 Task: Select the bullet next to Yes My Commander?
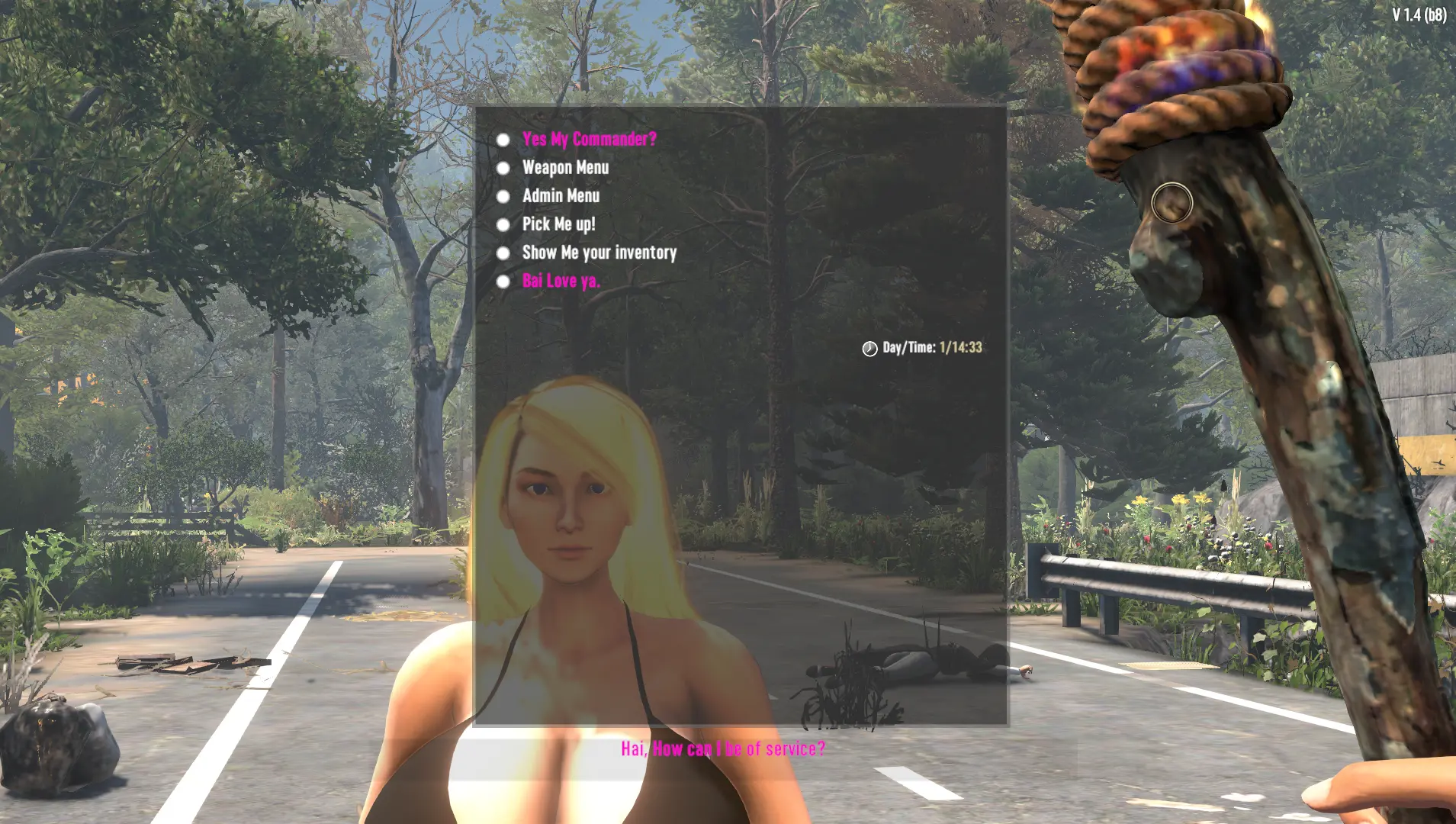[x=503, y=139]
